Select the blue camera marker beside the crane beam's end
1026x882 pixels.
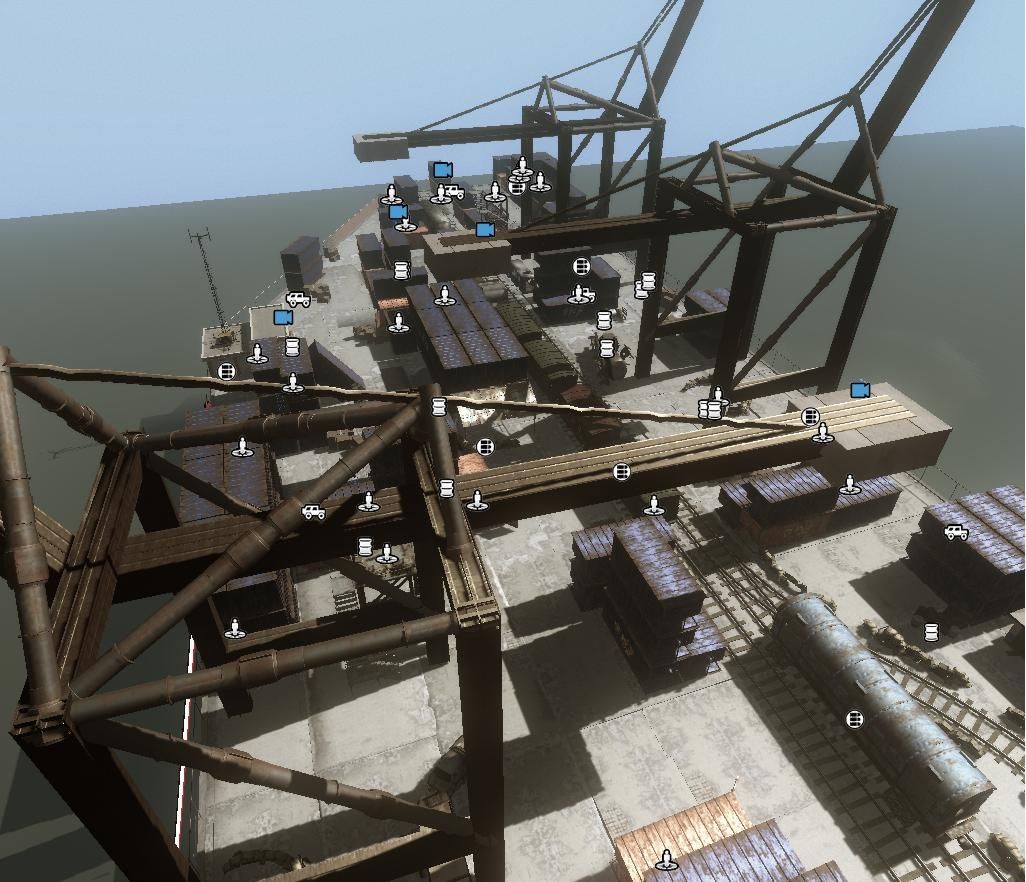(x=859, y=390)
